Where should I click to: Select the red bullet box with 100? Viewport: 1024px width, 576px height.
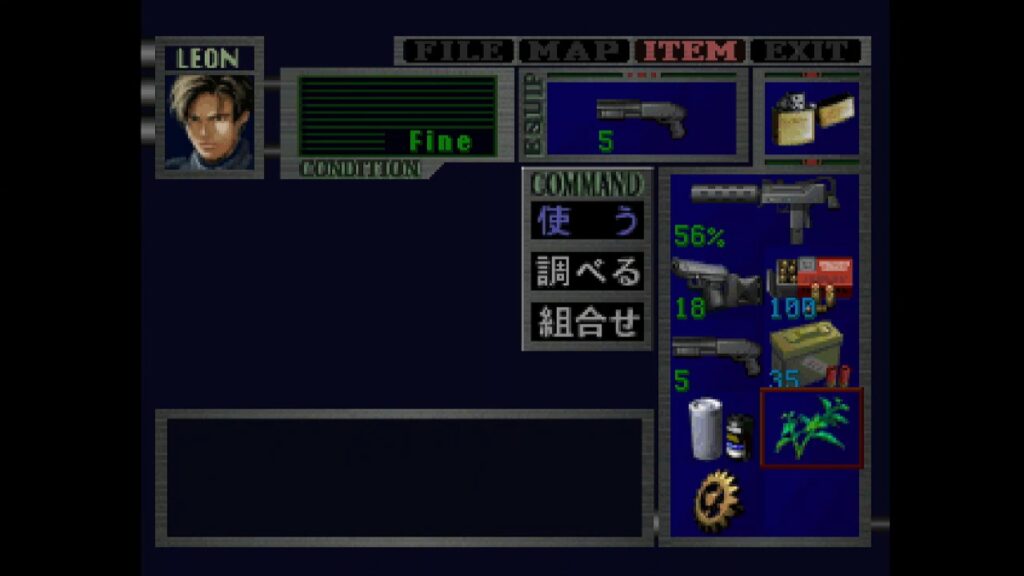pyautogui.click(x=812, y=286)
